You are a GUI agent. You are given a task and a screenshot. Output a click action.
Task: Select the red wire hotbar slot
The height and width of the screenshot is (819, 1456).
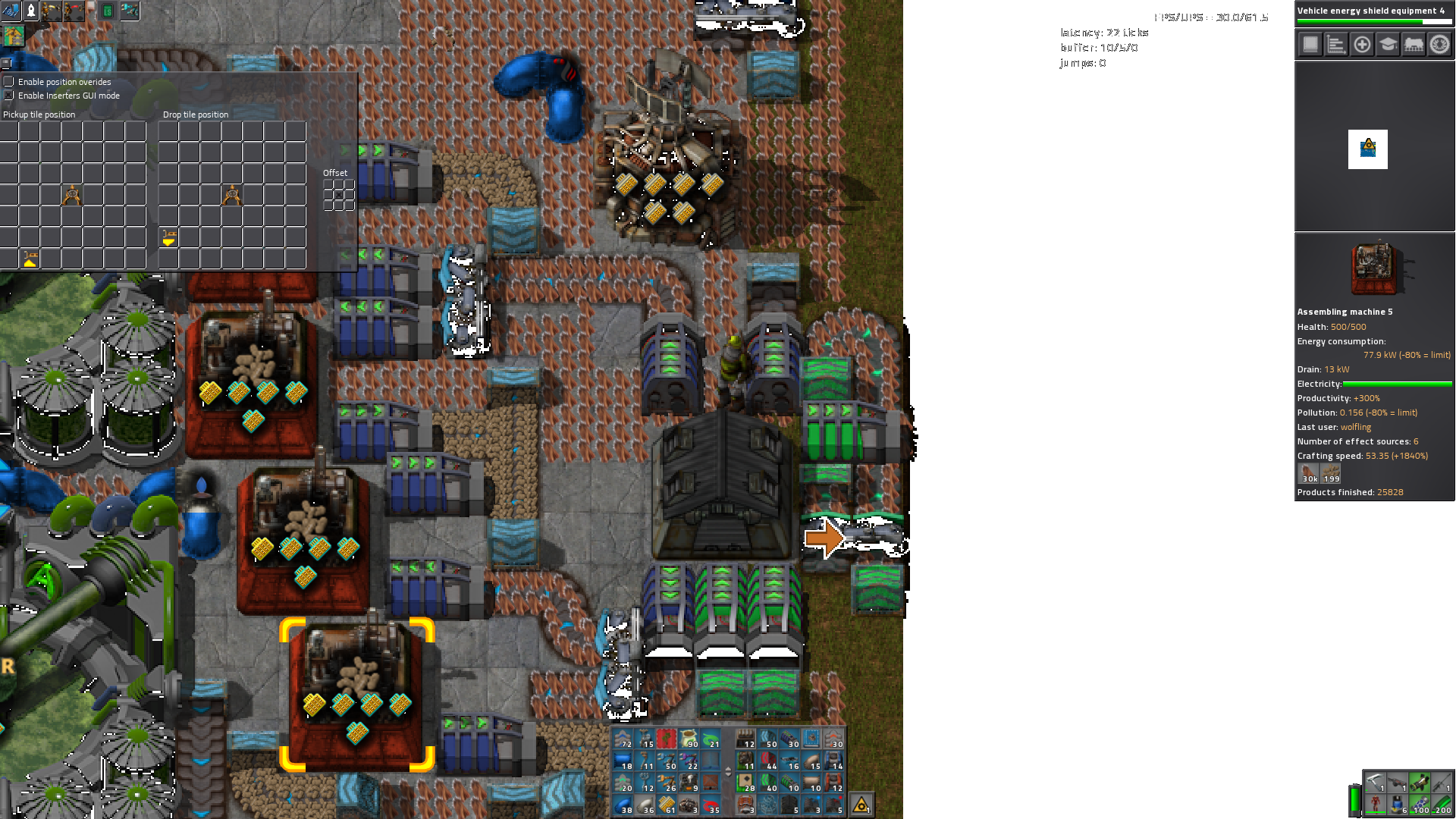(x=711, y=805)
